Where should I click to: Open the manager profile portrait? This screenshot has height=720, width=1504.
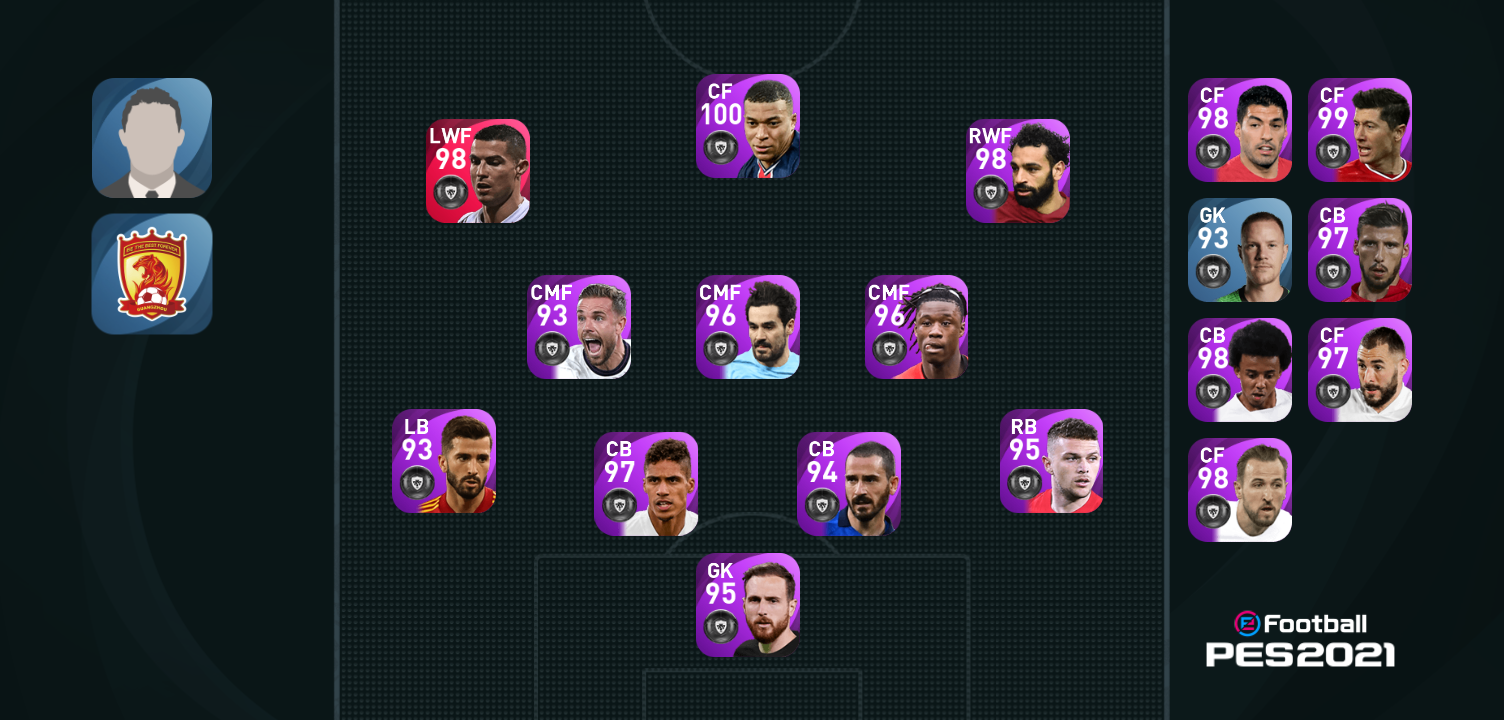click(x=152, y=137)
